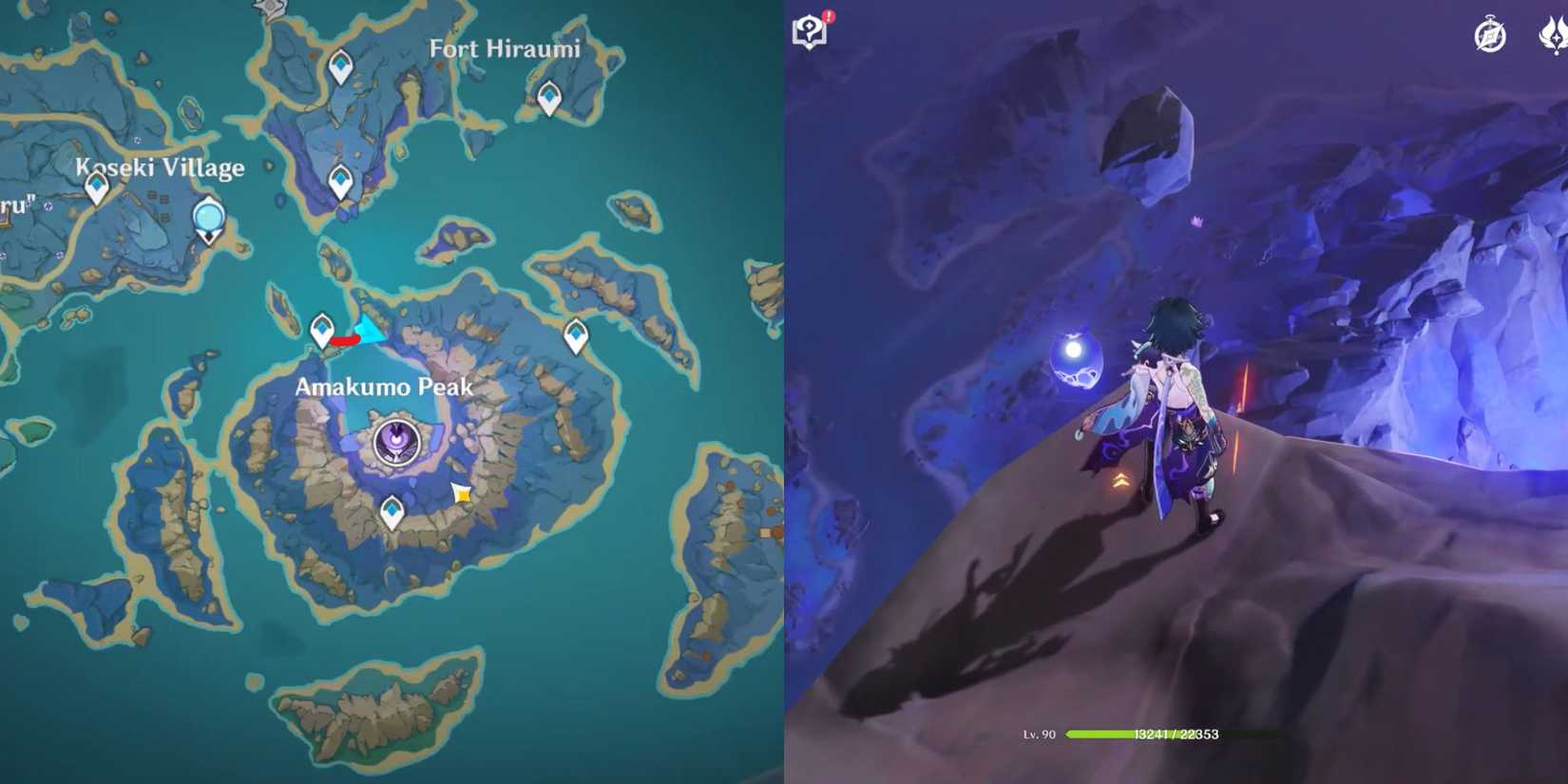The width and height of the screenshot is (1568, 784).
Task: Click the Fort Hiraumi map label
Action: pos(507,48)
